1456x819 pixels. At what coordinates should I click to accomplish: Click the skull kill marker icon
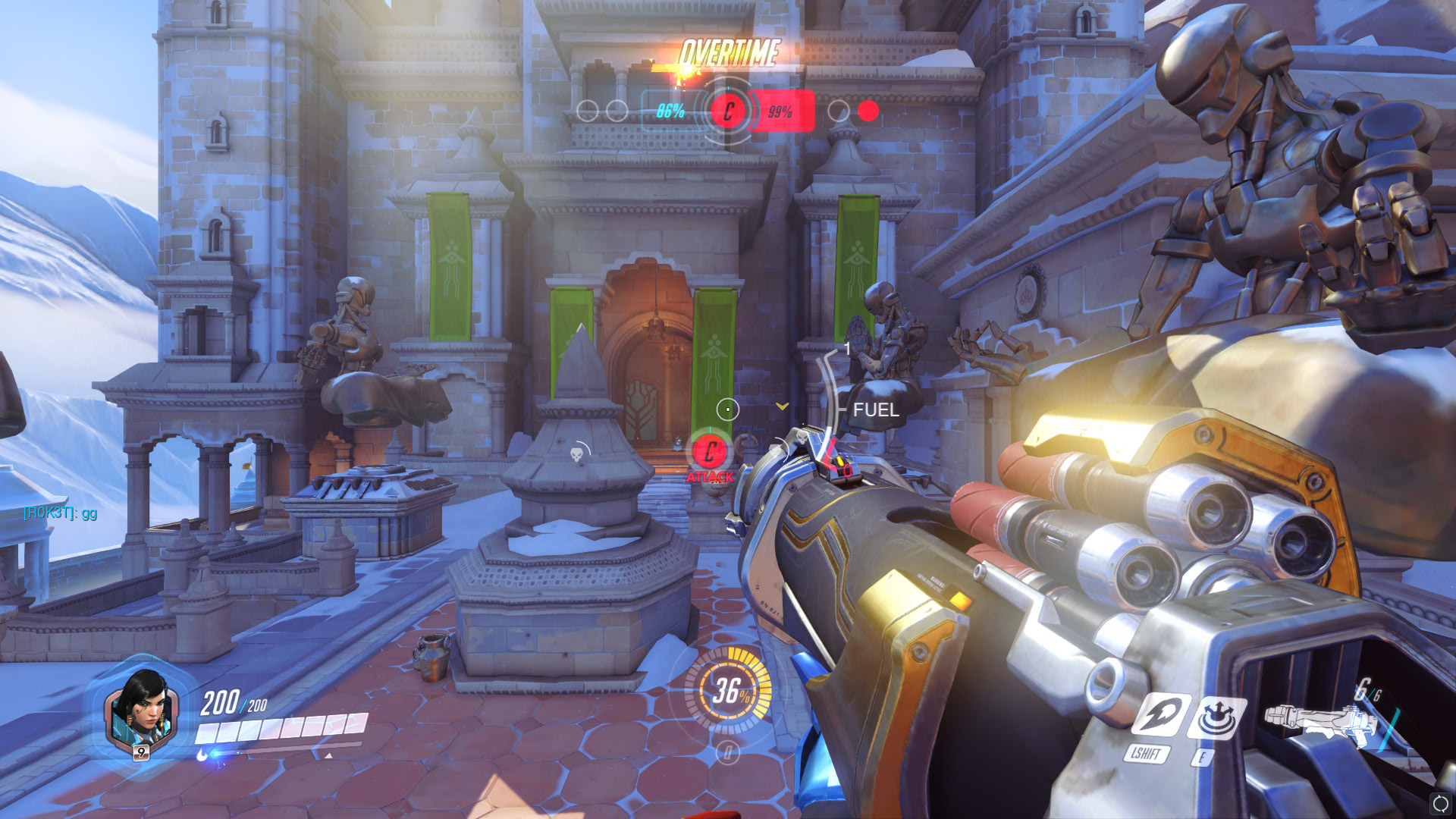(x=577, y=455)
